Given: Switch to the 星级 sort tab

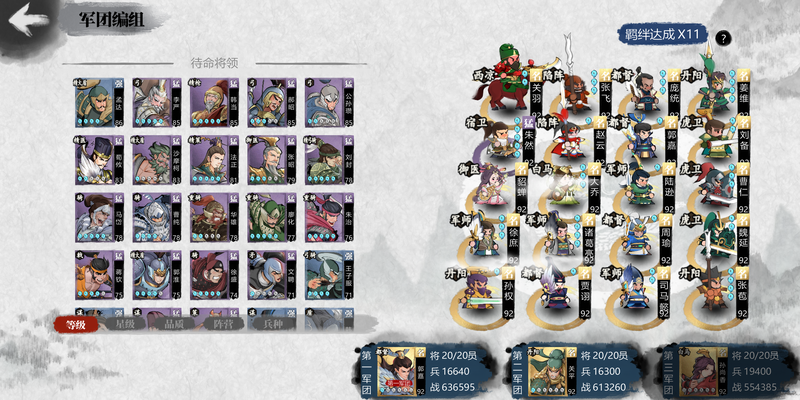Looking at the screenshot, I should [x=124, y=323].
